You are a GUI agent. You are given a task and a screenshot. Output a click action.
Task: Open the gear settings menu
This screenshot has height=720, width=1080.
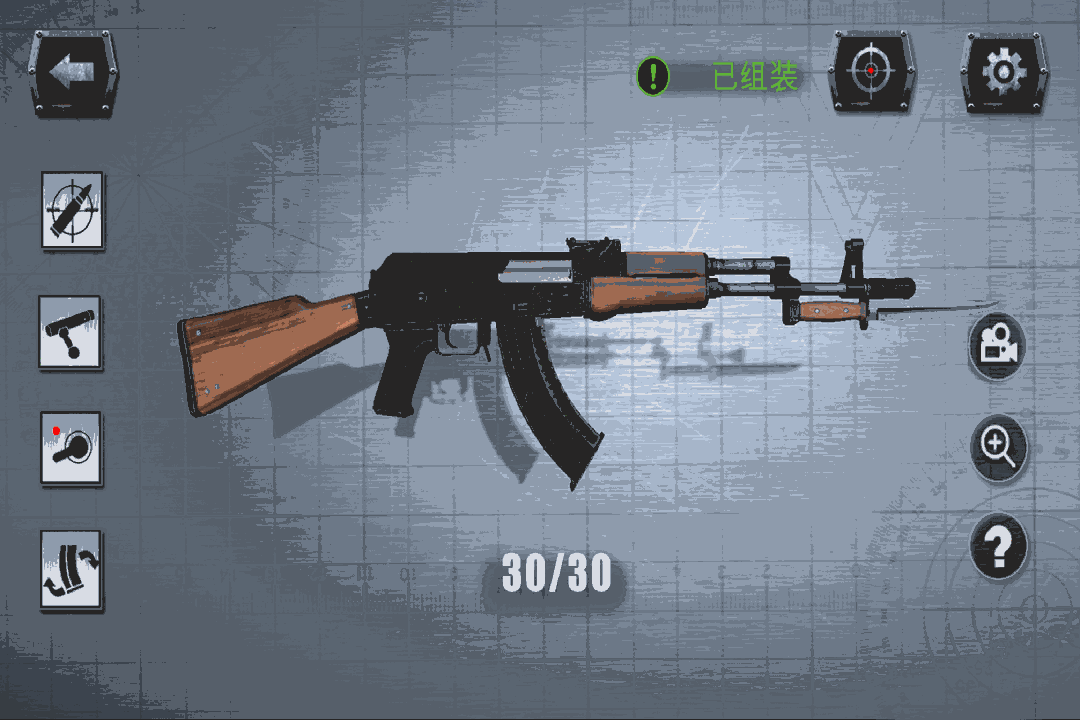click(1003, 72)
